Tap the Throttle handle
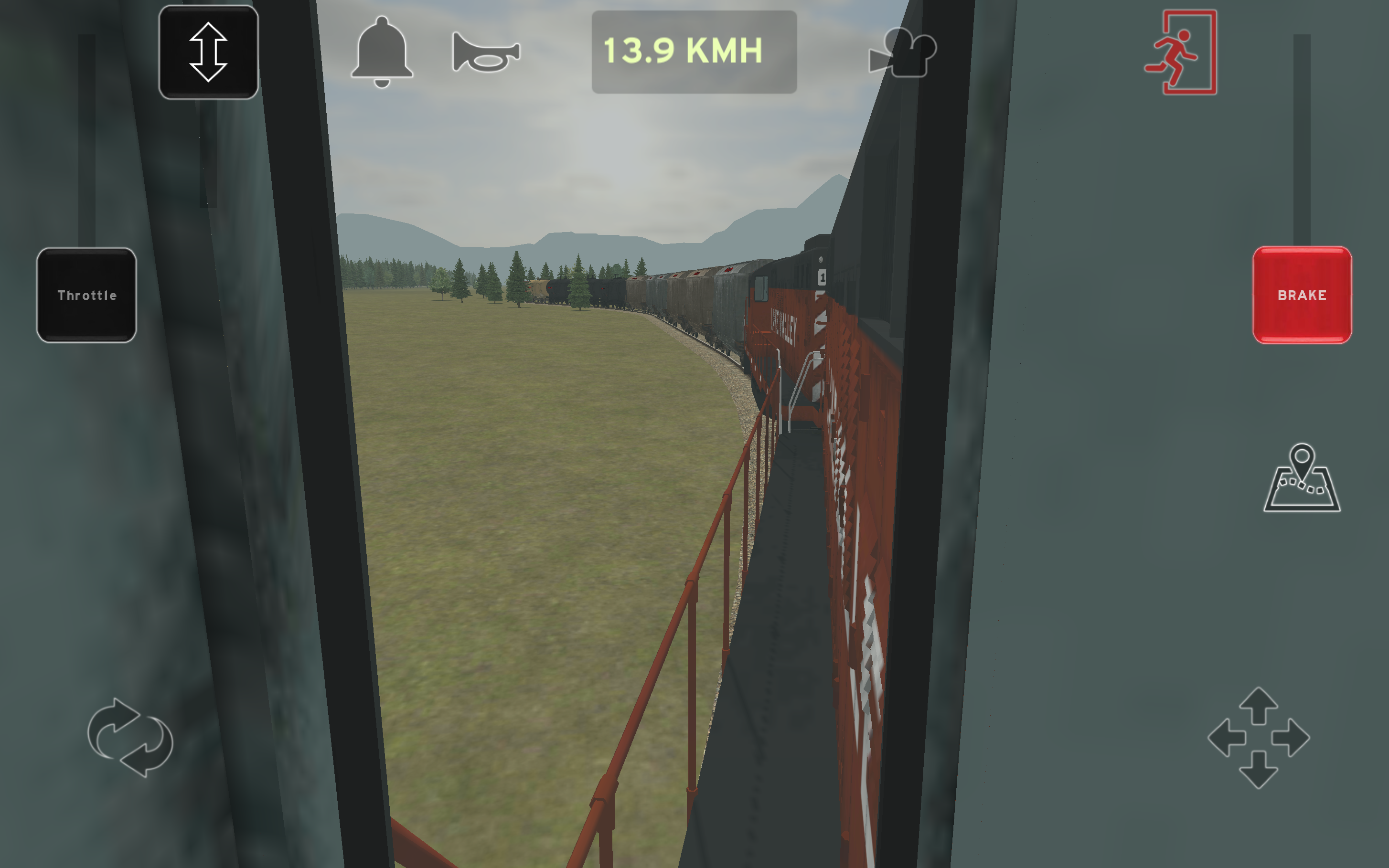 [x=87, y=295]
